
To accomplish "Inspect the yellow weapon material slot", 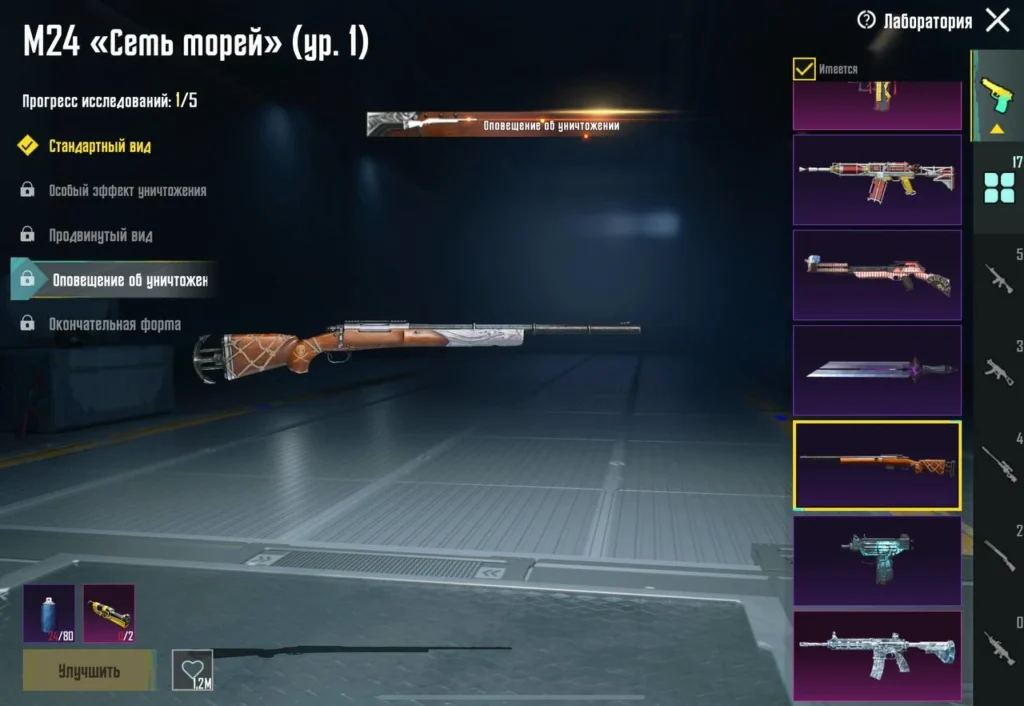I will tap(109, 613).
